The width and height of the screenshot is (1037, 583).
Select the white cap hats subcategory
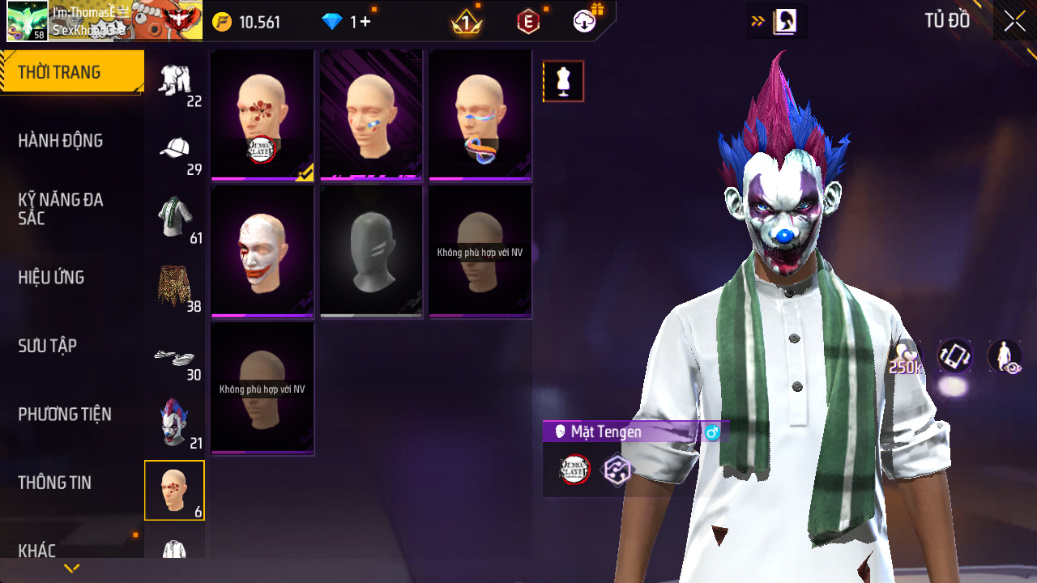[175, 150]
